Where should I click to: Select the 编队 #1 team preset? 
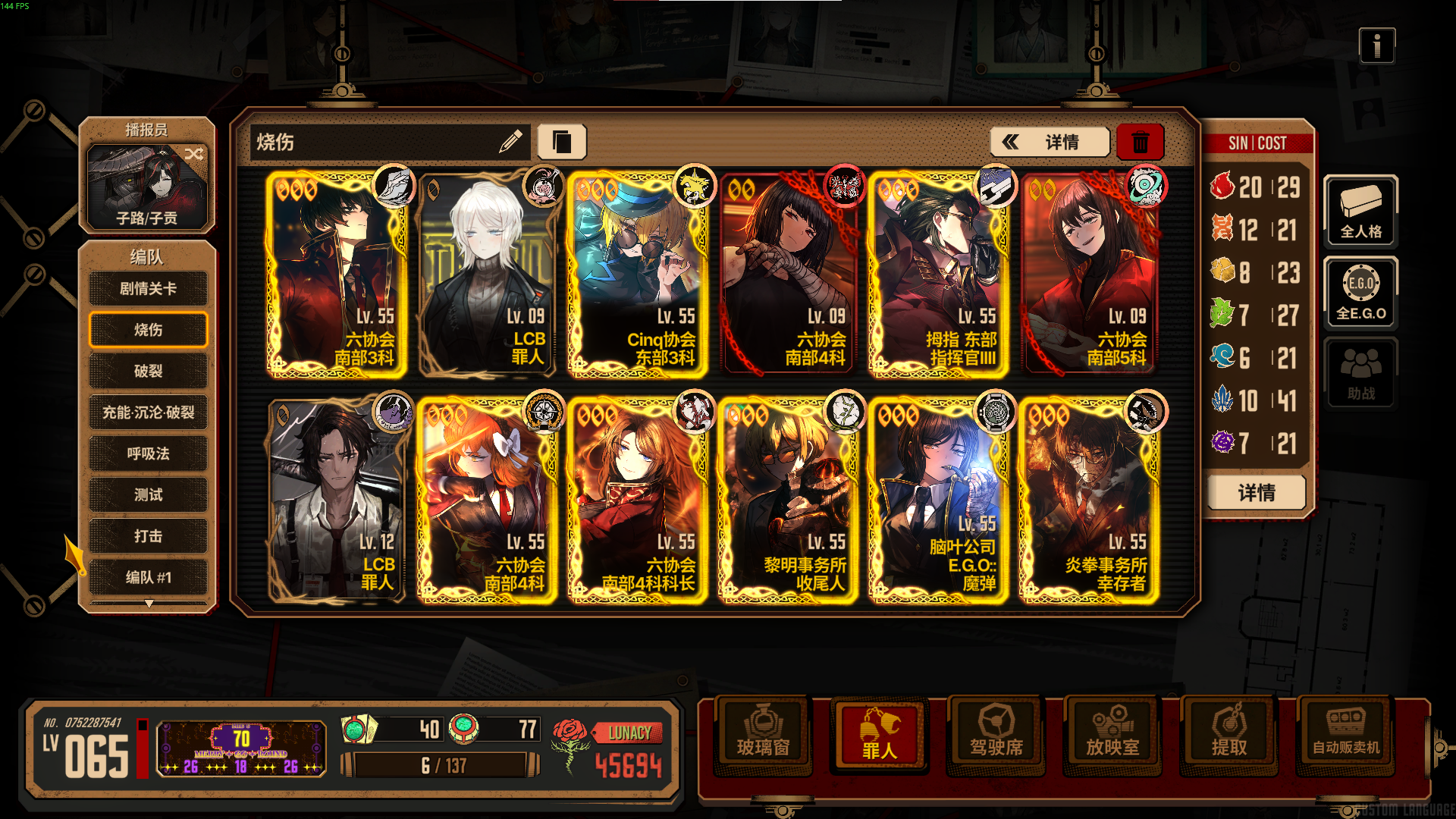point(148,577)
